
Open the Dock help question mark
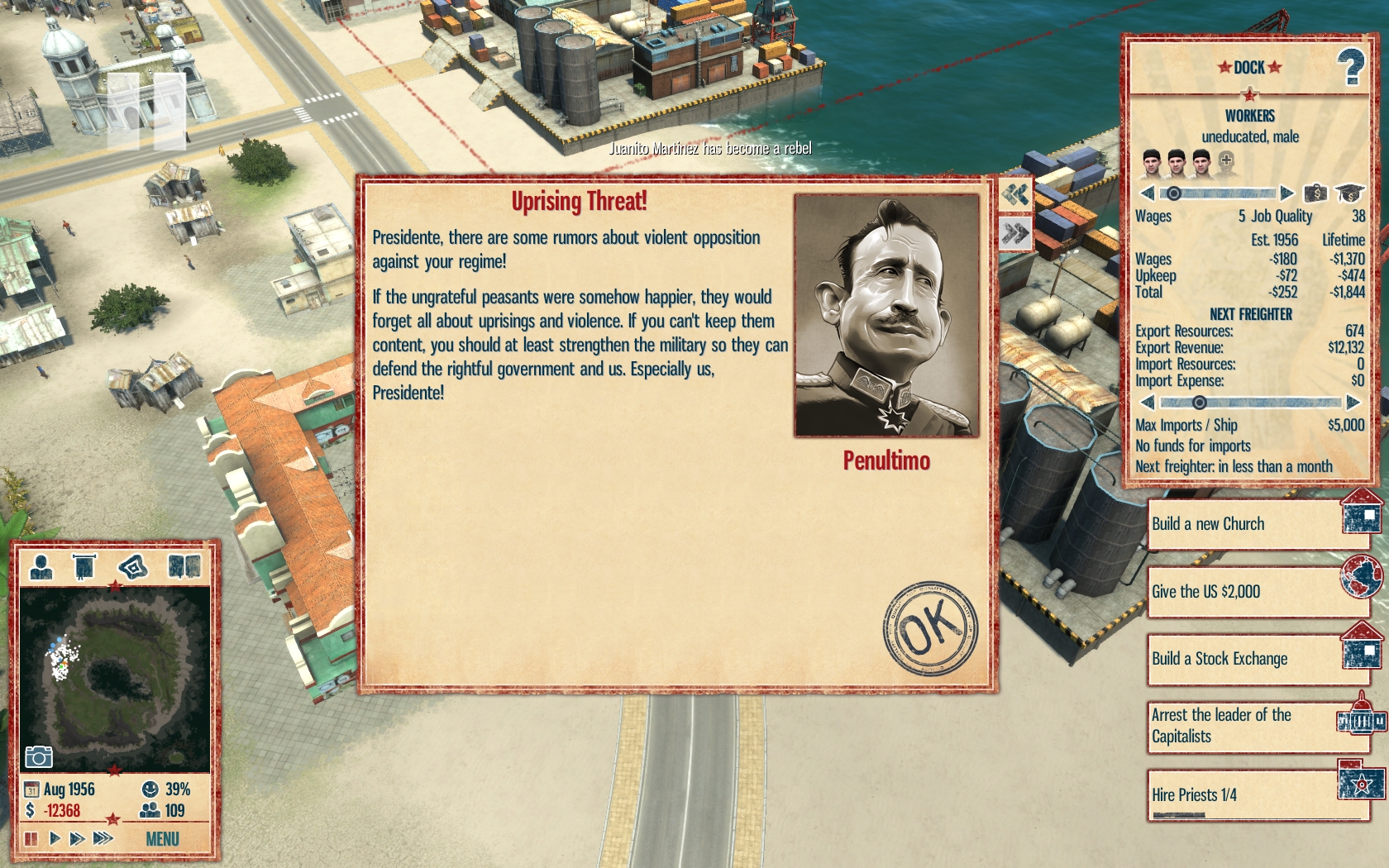click(x=1351, y=68)
